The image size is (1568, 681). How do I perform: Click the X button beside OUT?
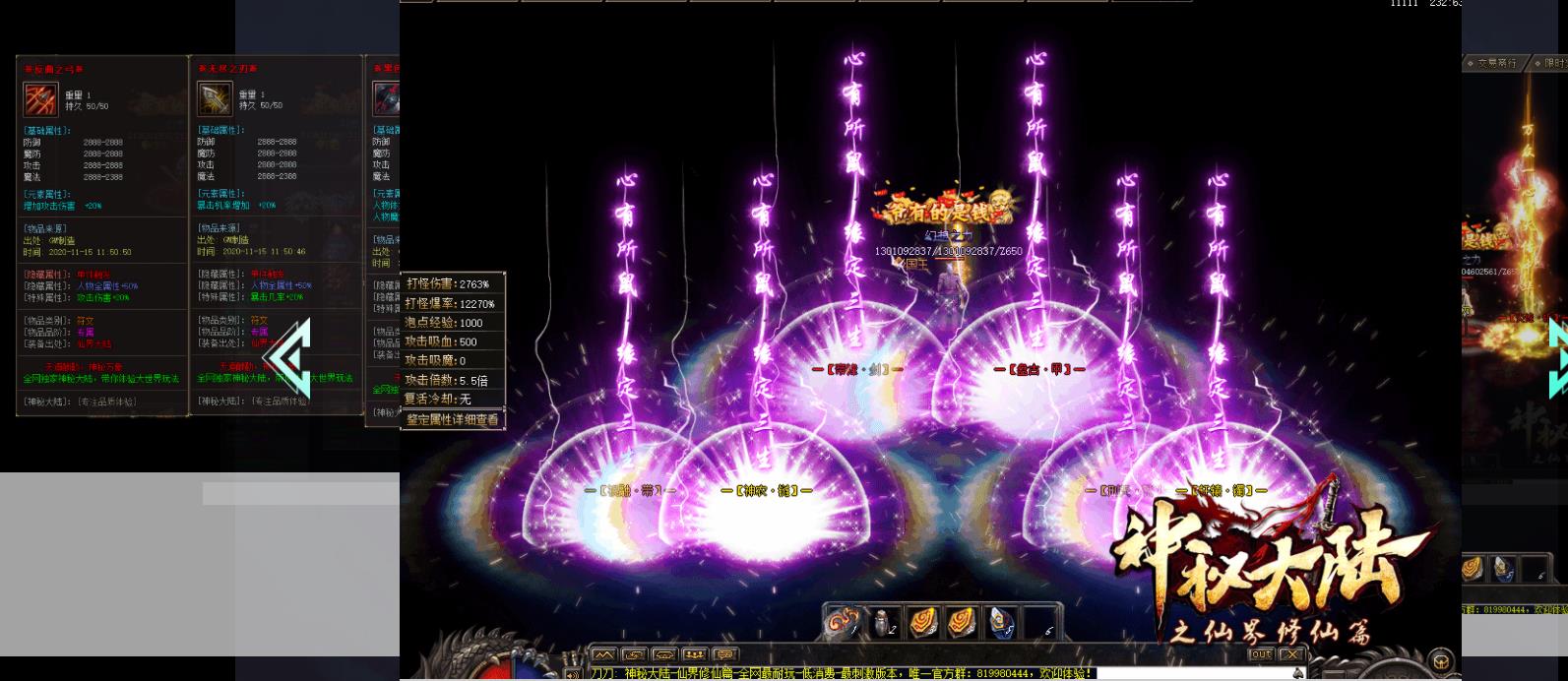point(1291,654)
